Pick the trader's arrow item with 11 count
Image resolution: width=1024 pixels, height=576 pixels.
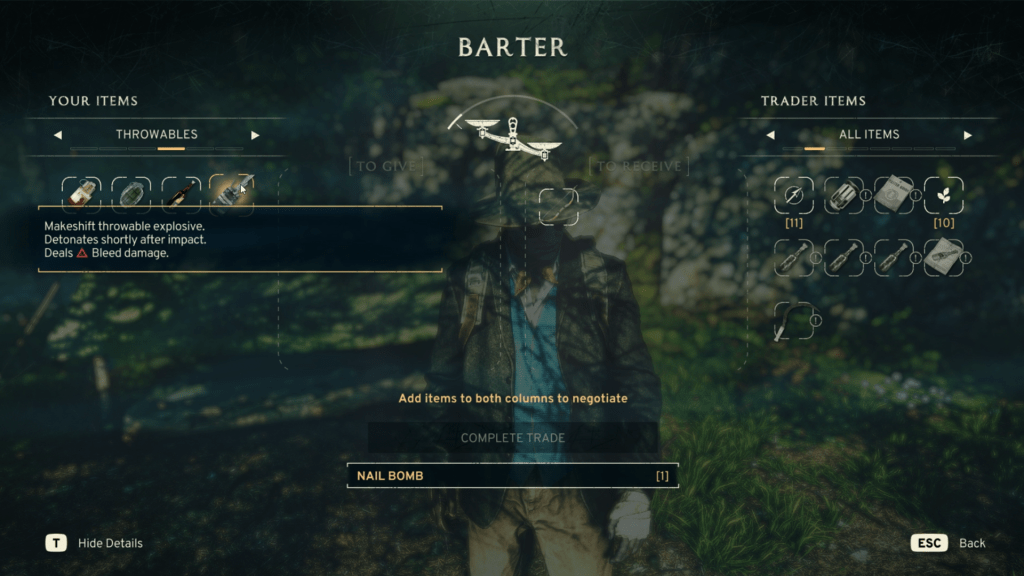pos(793,196)
